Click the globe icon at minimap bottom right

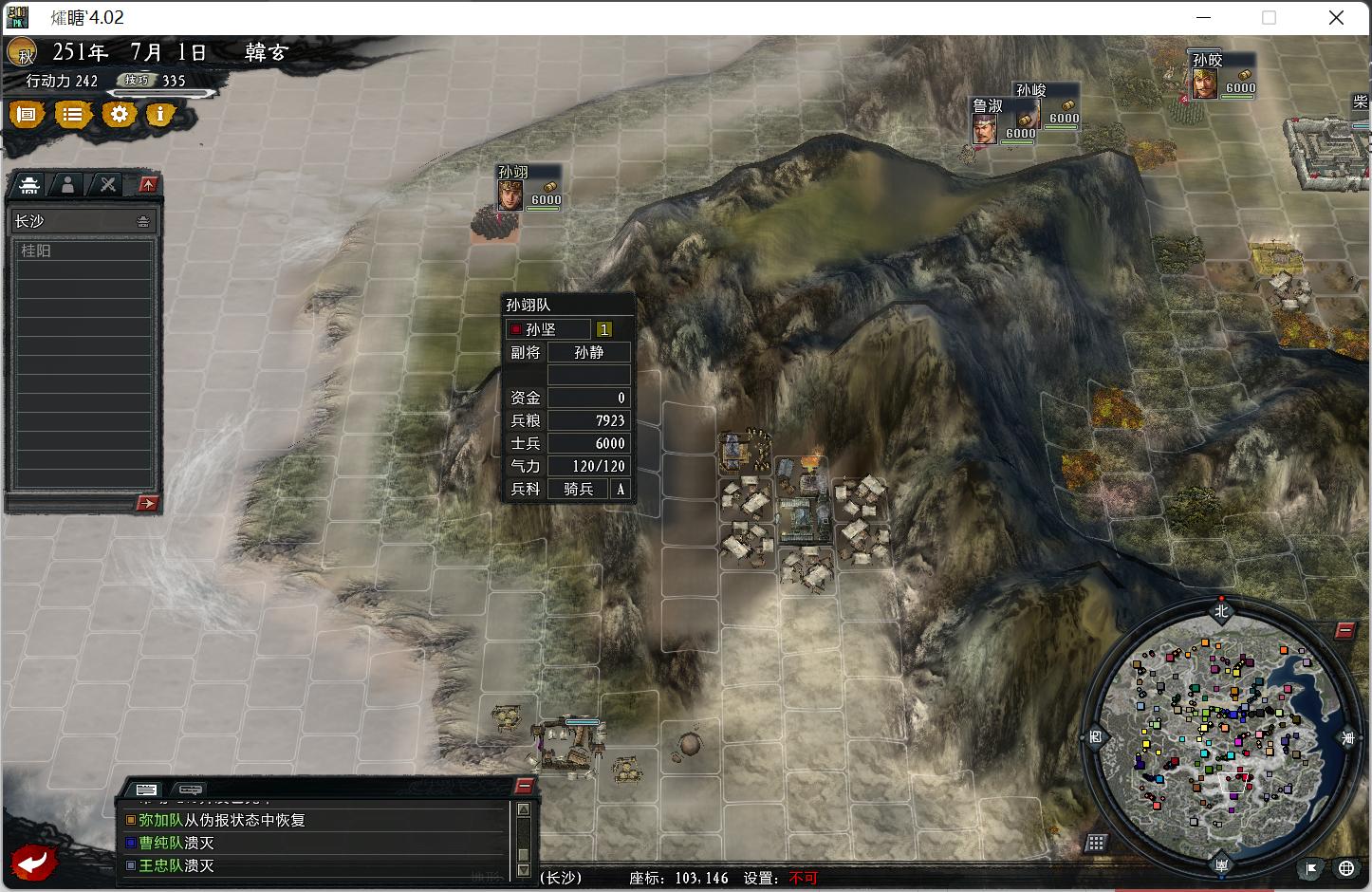[x=1346, y=868]
